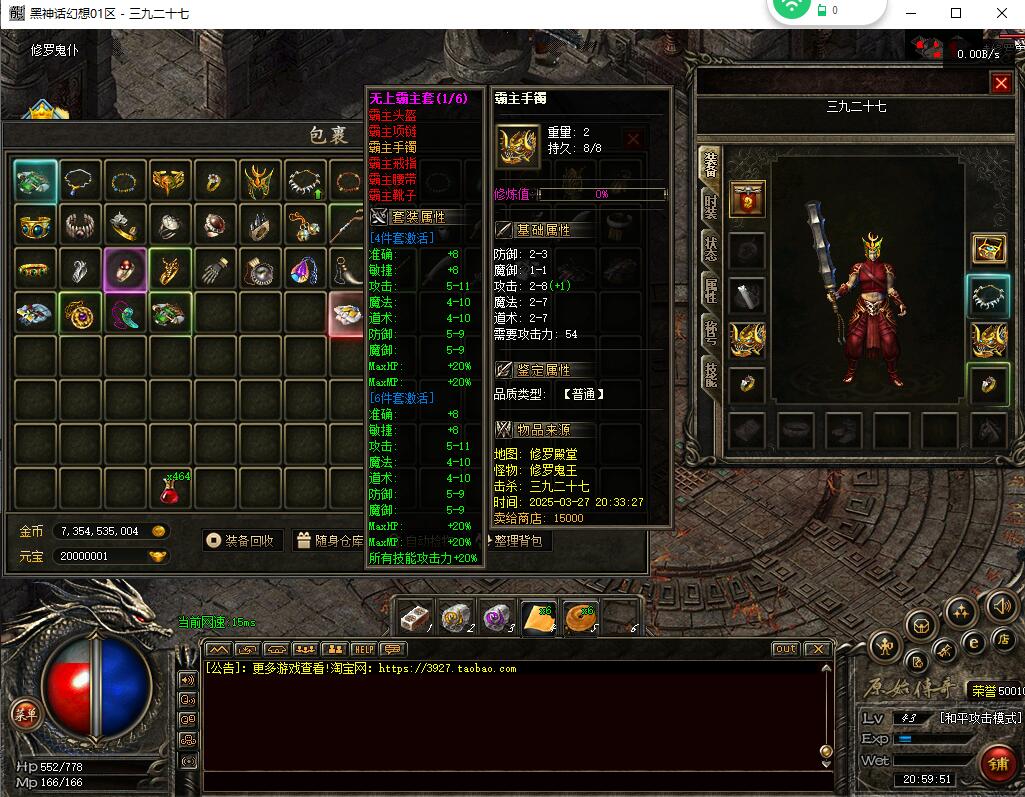Select the equipped red banner medal slot
Screen dimensions: 1025x797
pyautogui.click(x=747, y=200)
